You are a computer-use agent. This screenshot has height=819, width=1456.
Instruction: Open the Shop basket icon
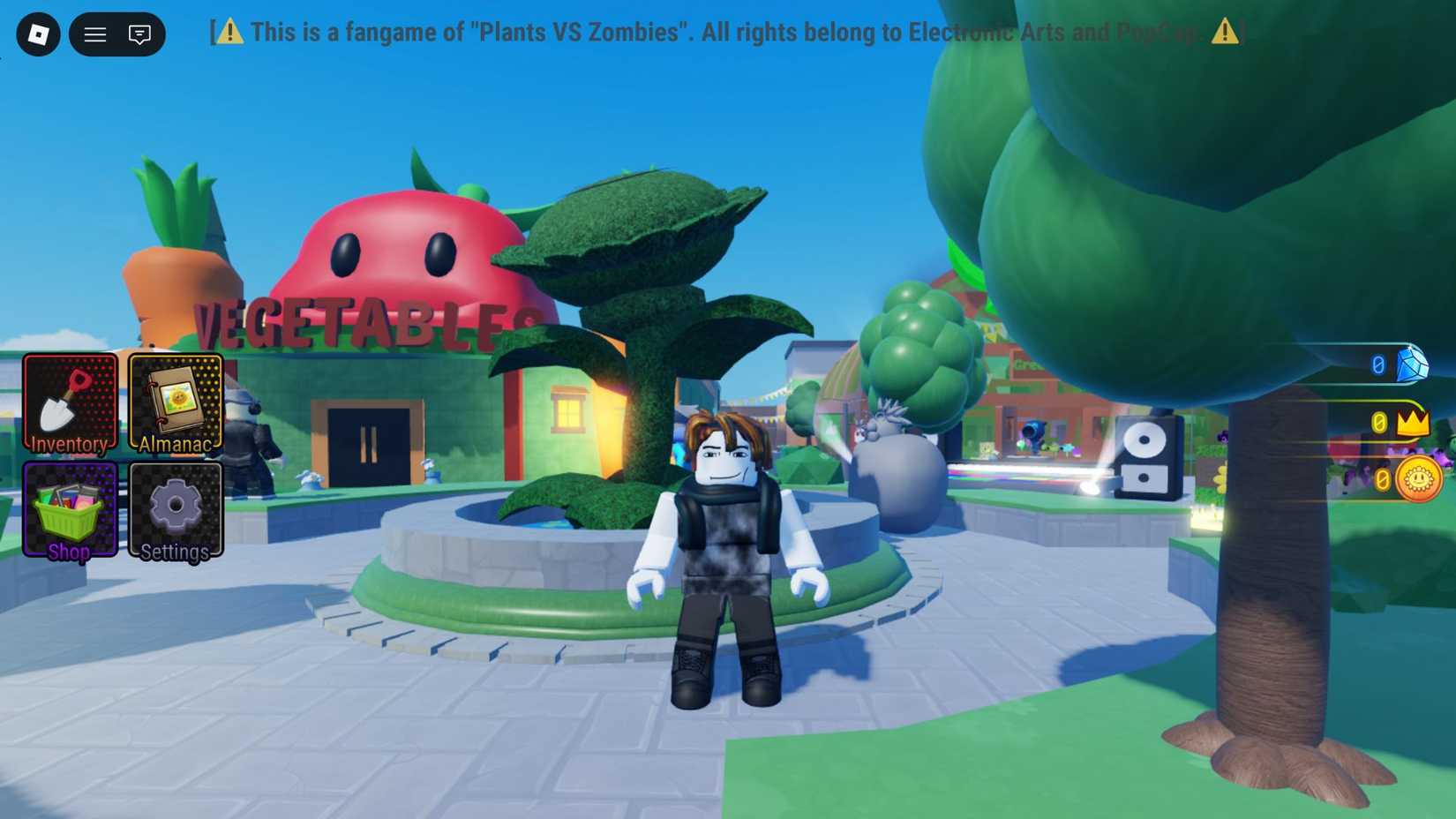click(x=70, y=509)
